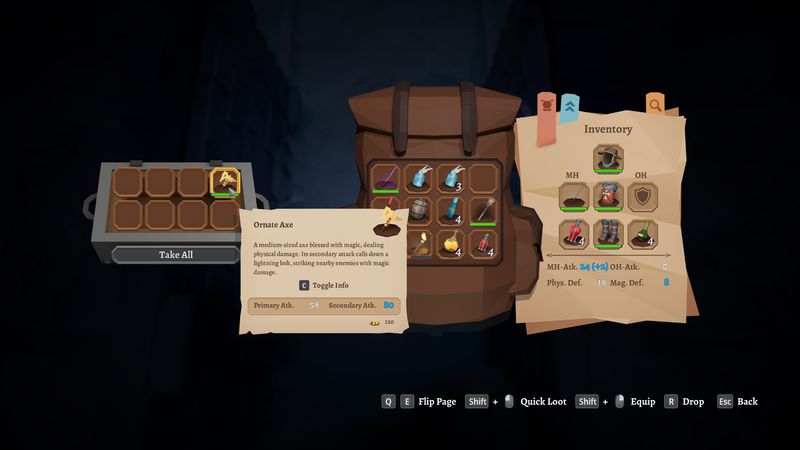The height and width of the screenshot is (450, 800).
Task: Switch to the blue chevron bookmark tab
Action: [x=569, y=104]
